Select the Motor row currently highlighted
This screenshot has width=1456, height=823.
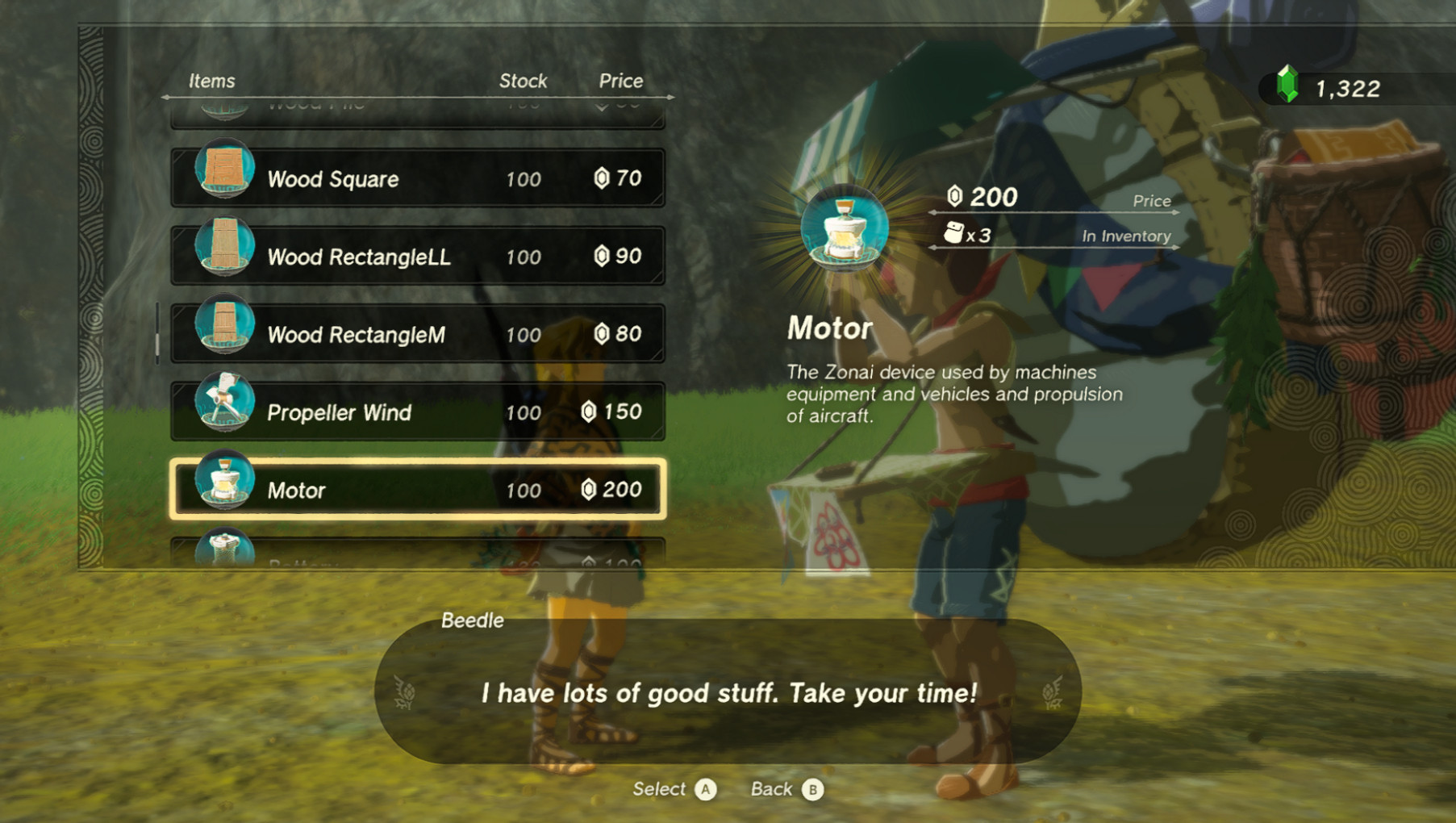click(x=417, y=490)
